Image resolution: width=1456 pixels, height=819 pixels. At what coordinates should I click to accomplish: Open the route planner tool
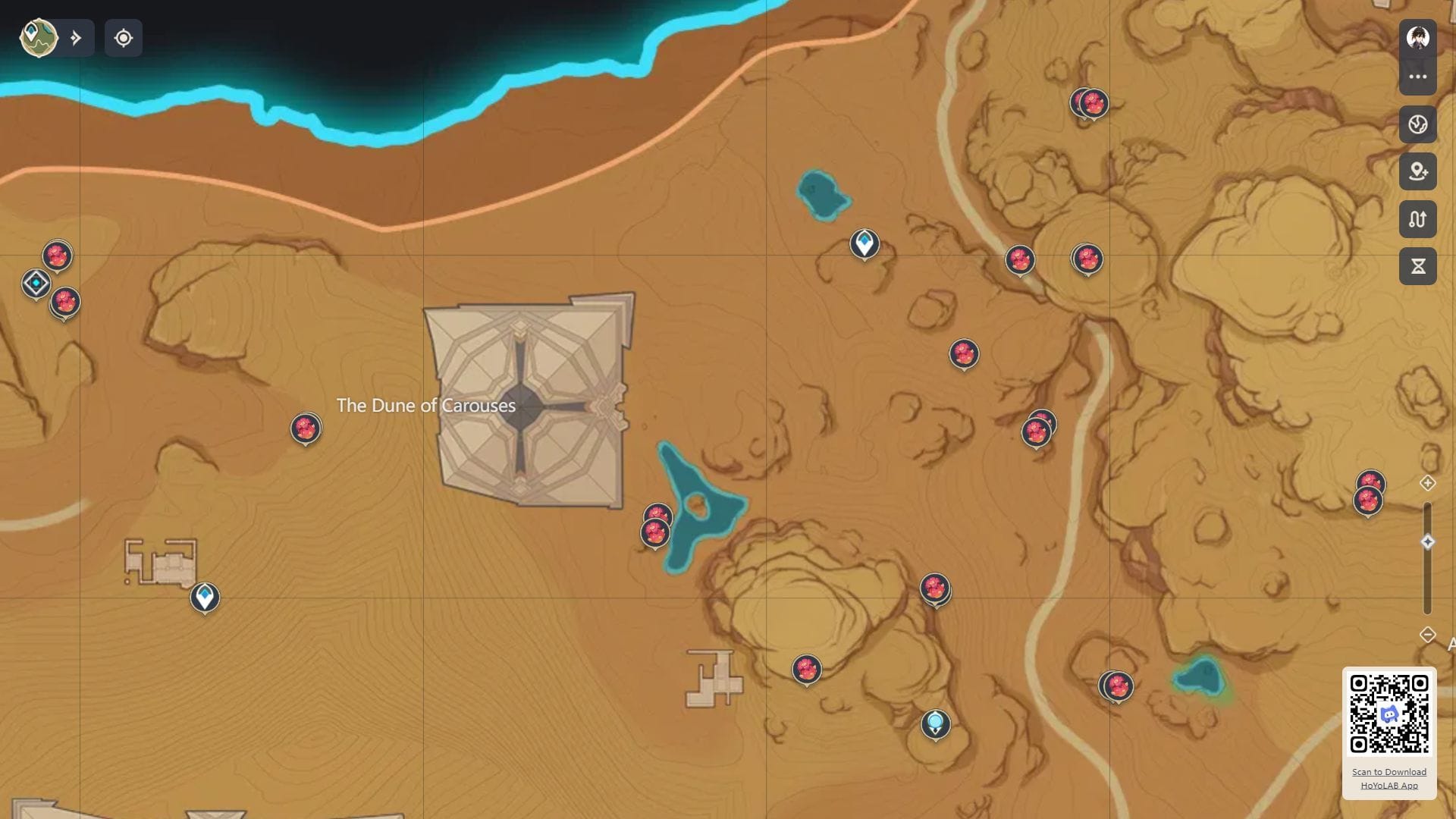[x=1419, y=220]
